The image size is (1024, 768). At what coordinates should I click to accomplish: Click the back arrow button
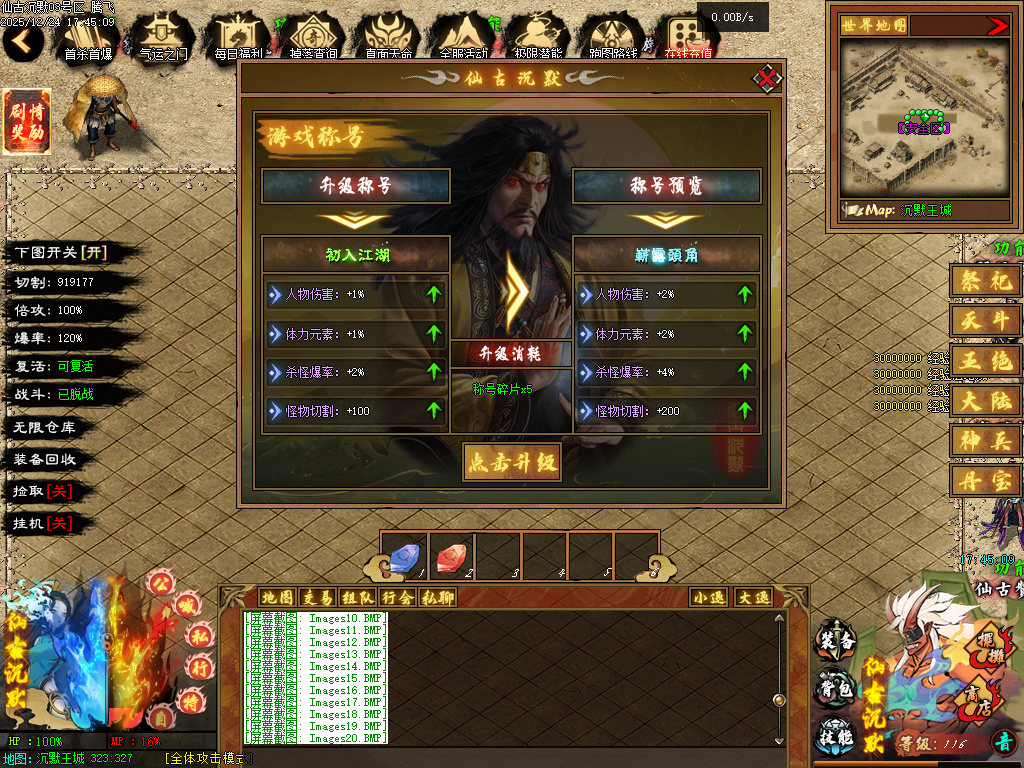[23, 41]
